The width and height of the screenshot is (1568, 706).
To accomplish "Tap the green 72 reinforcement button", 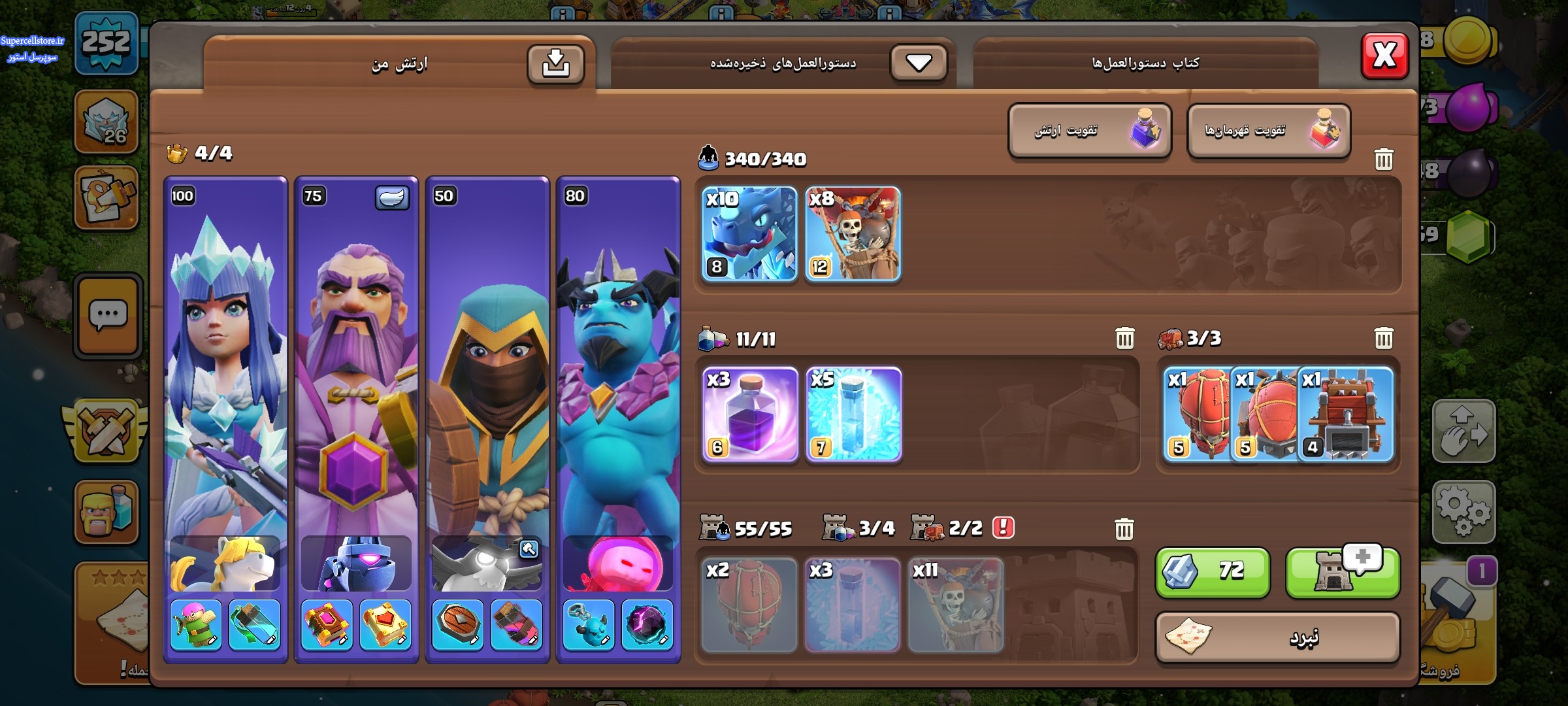I will click(x=1213, y=572).
